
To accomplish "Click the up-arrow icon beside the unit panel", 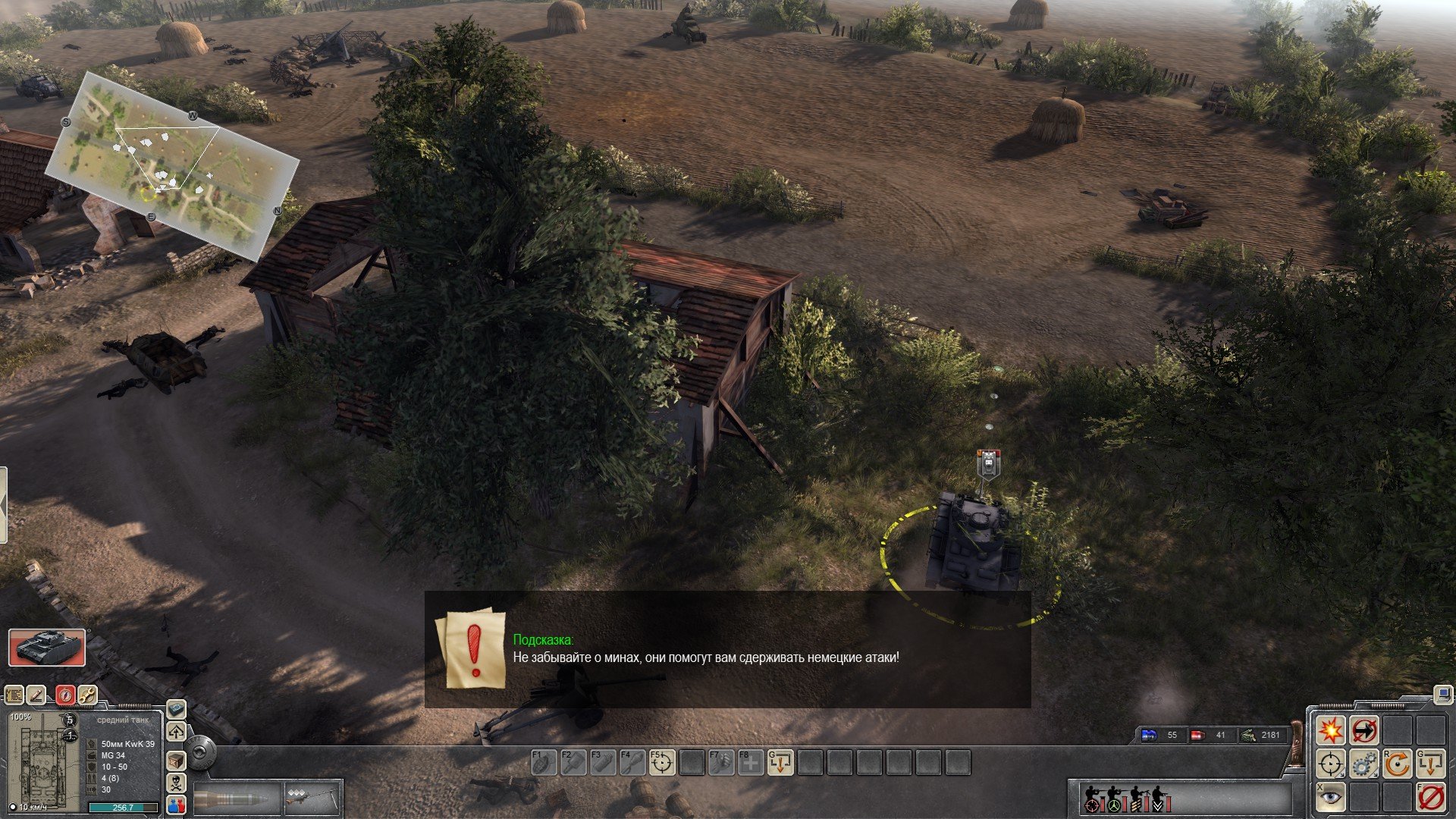I will pos(176,733).
